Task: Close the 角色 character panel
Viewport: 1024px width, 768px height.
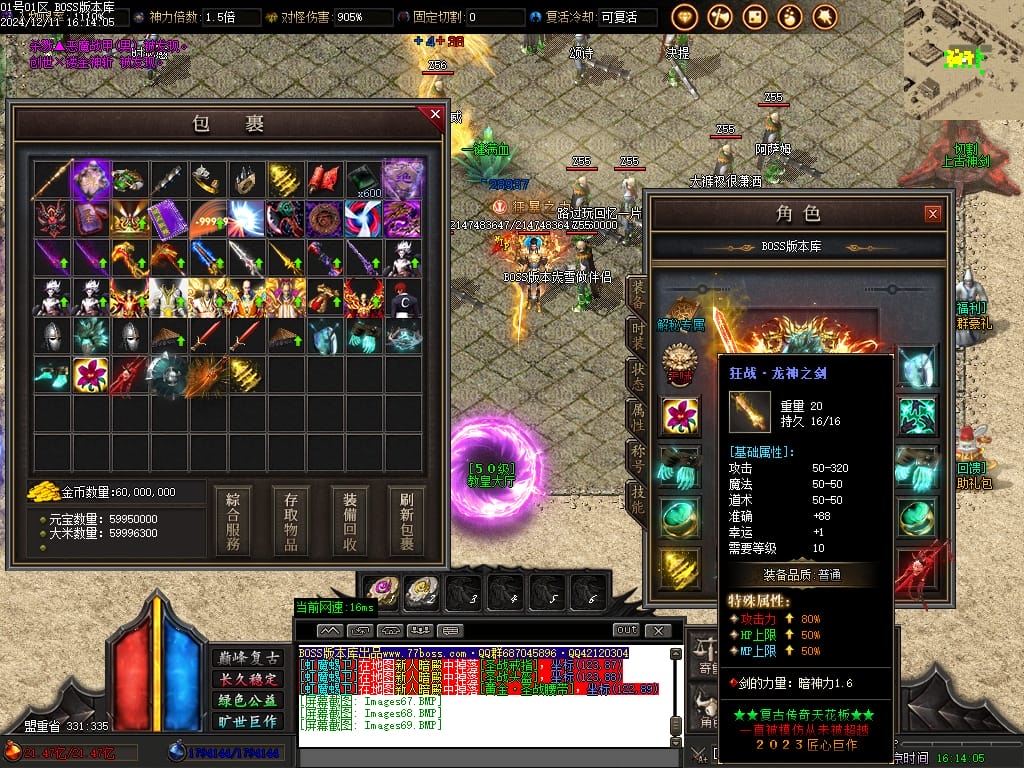Action: click(932, 213)
